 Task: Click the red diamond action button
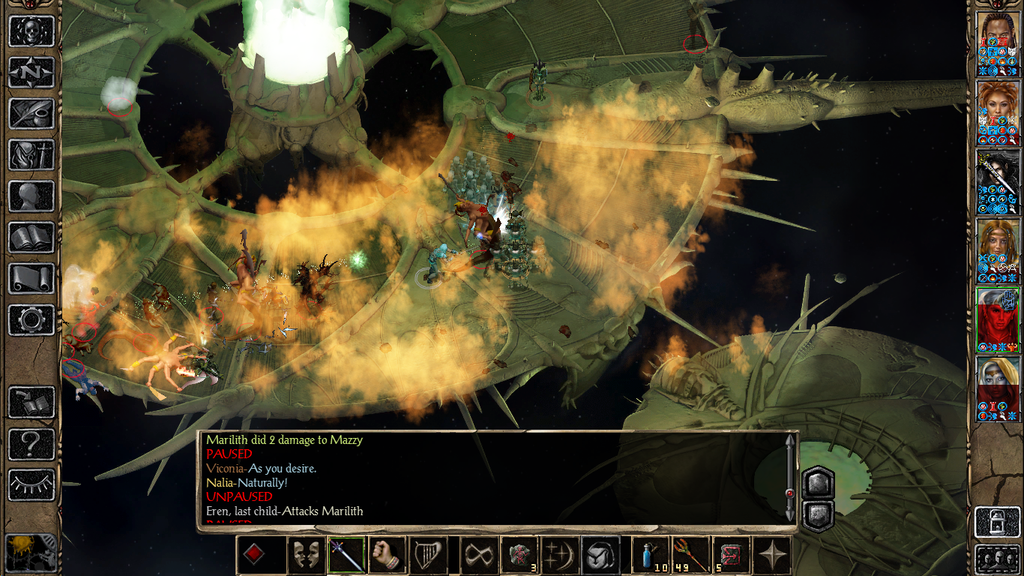pyautogui.click(x=254, y=555)
